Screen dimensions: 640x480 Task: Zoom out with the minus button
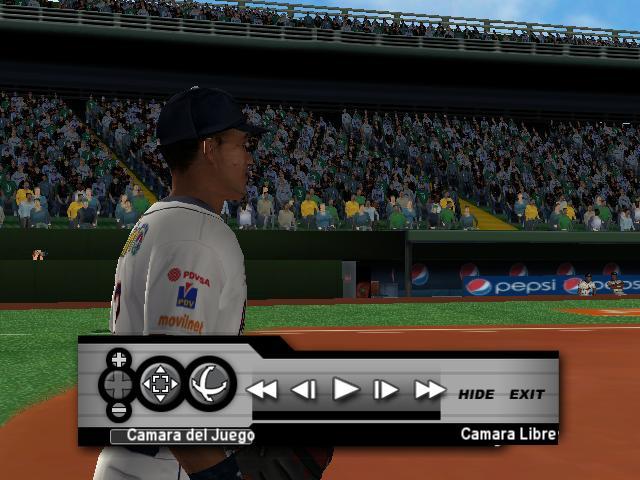[118, 409]
